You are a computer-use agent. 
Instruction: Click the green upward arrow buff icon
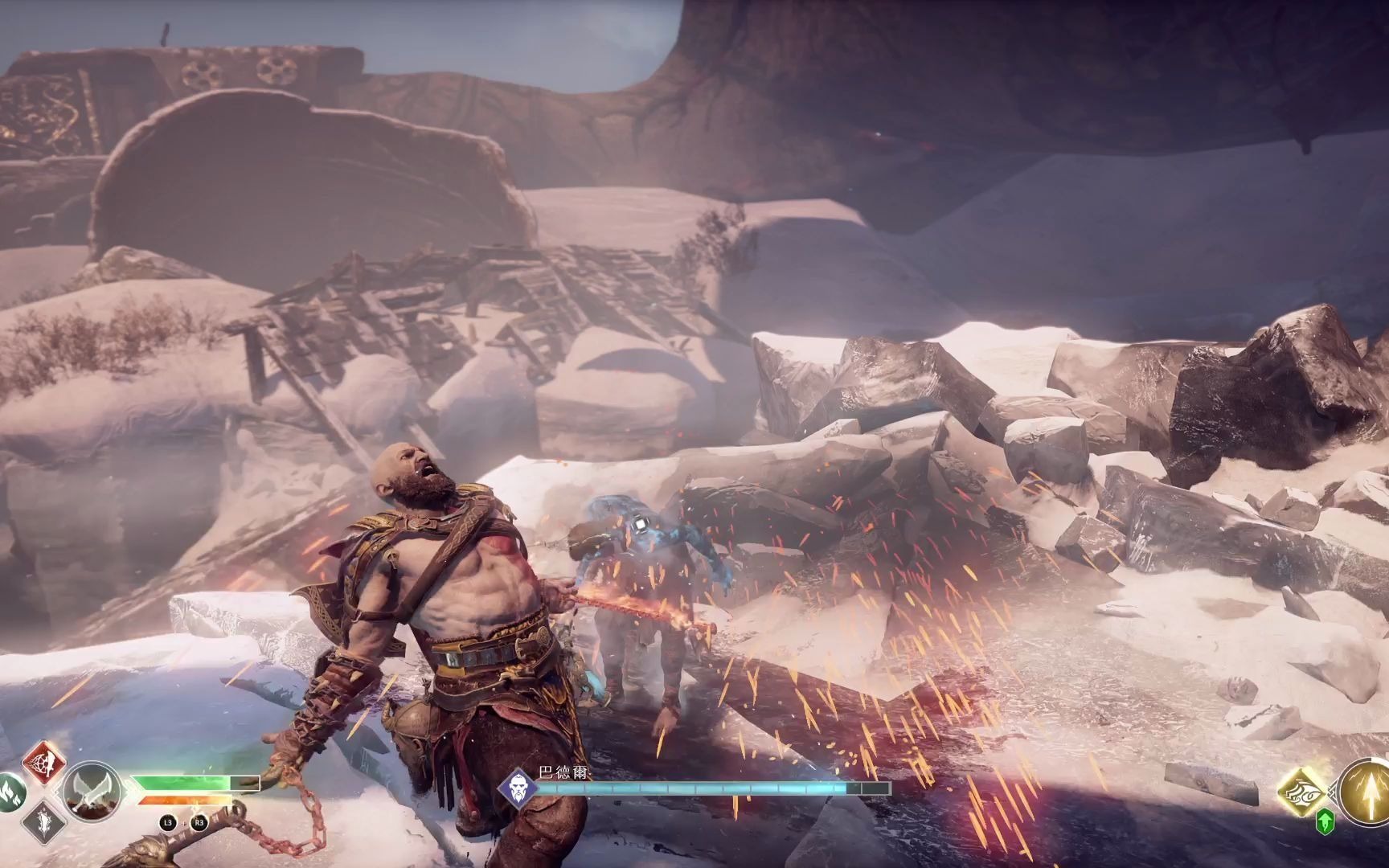1325,821
